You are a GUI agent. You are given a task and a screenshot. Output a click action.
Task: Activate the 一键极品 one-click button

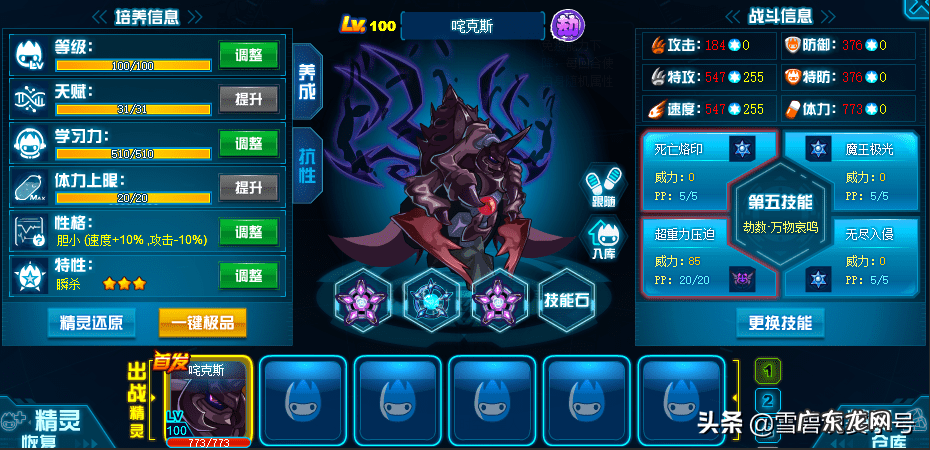[x=202, y=322]
